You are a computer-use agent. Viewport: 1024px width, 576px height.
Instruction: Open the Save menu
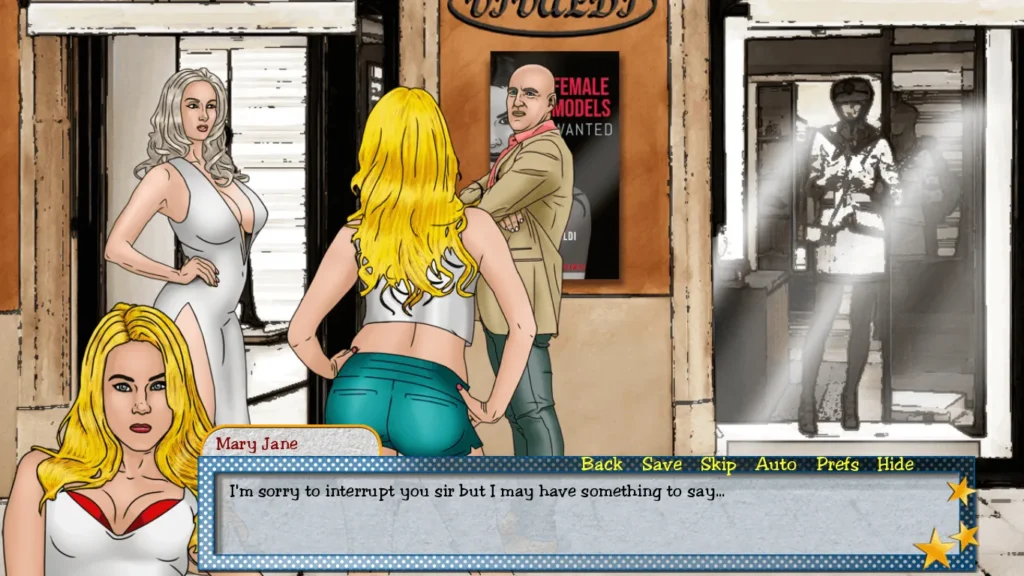tap(661, 464)
